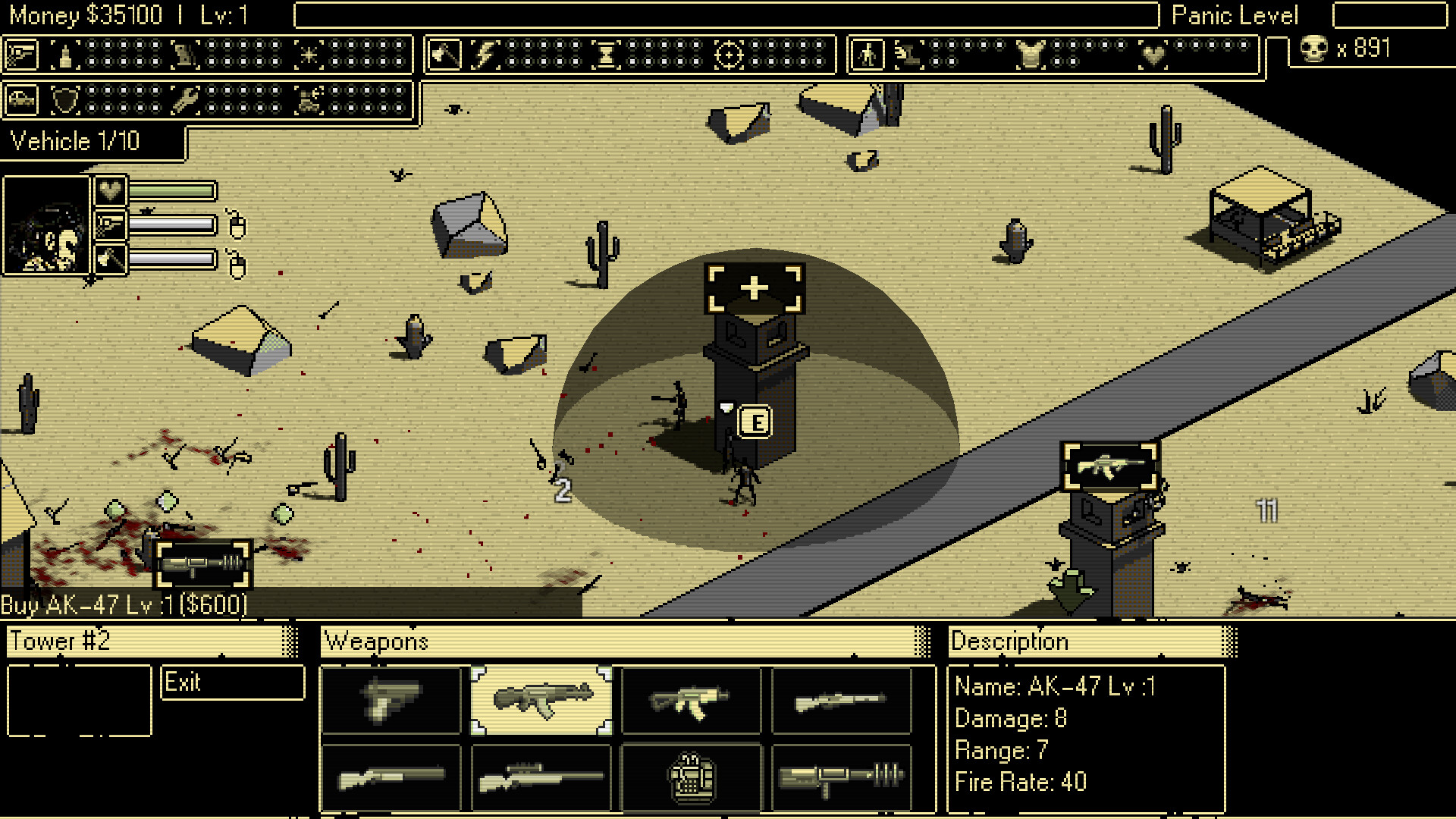Select the sniper rifle weapon thumbnail

[x=540, y=777]
